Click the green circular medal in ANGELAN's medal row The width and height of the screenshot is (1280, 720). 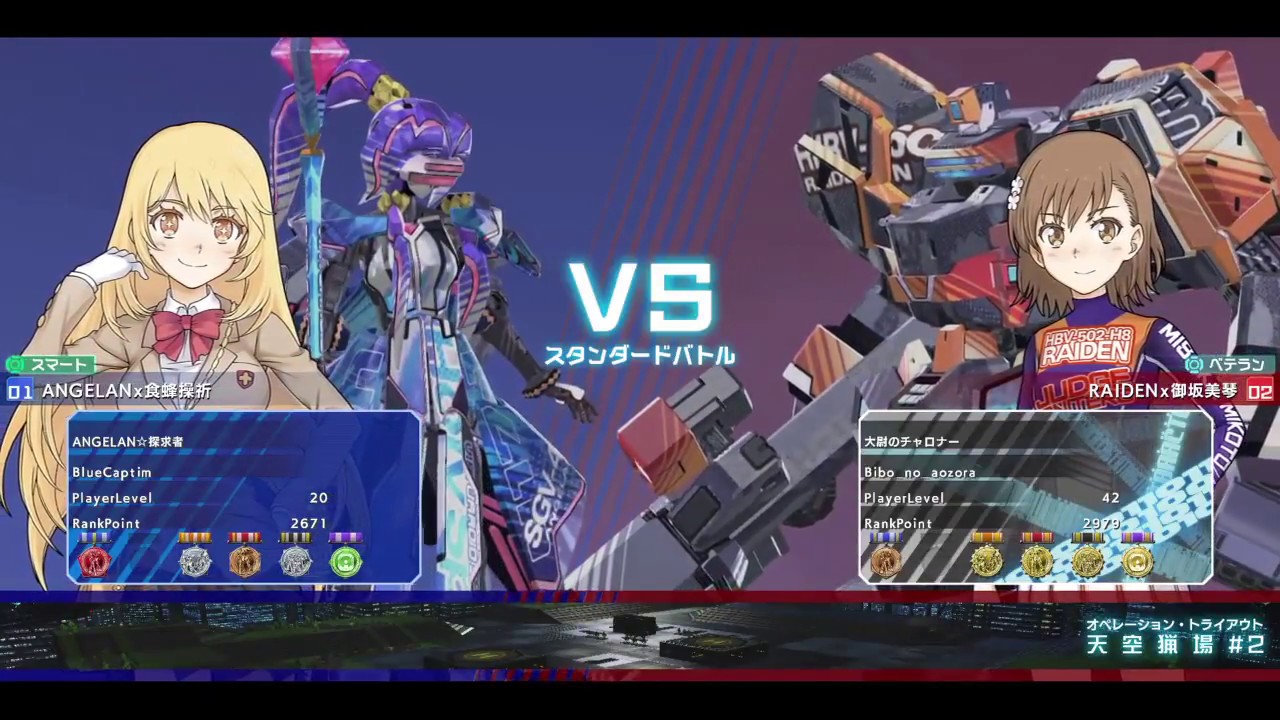tap(346, 560)
